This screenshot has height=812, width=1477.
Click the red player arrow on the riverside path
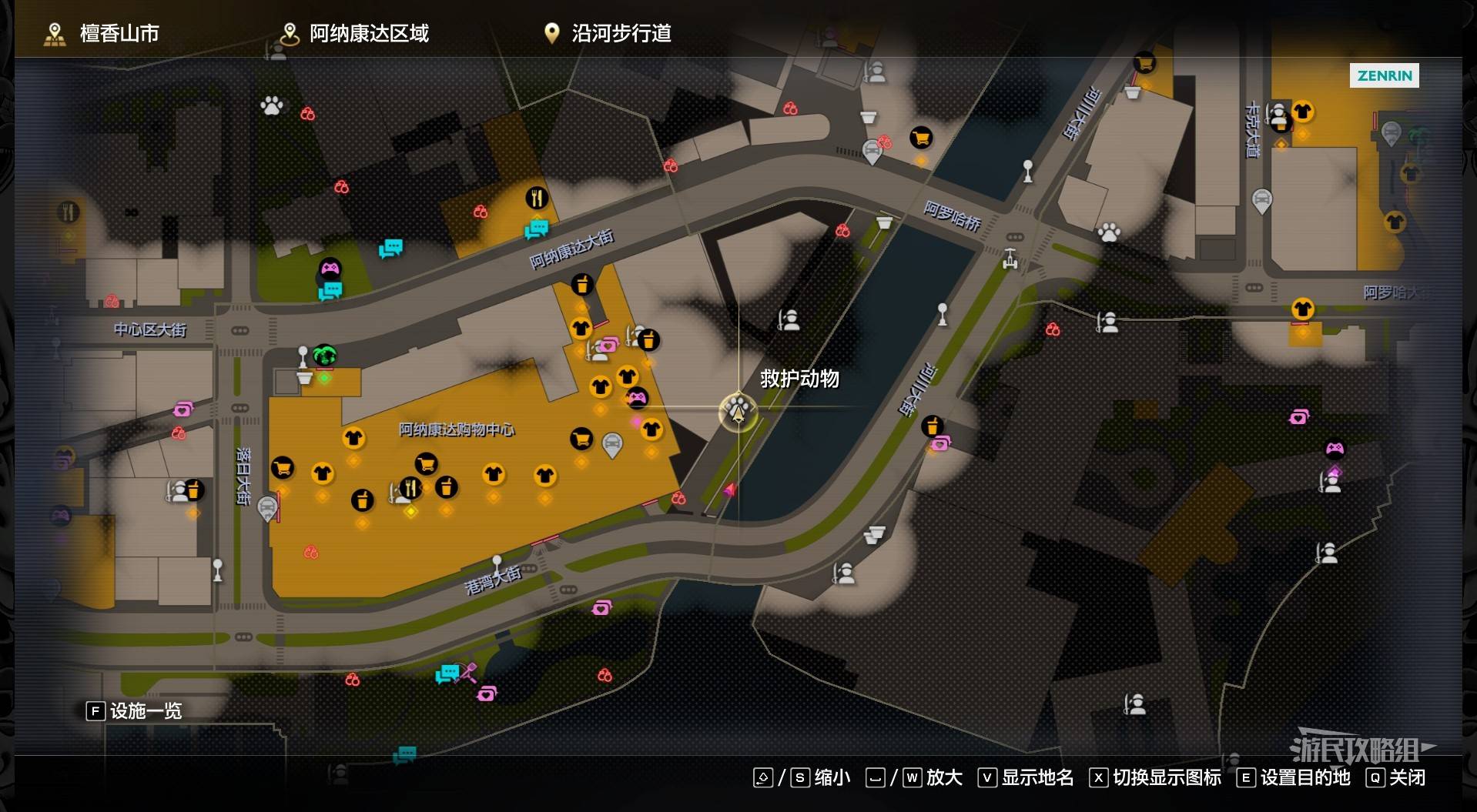pyautogui.click(x=729, y=490)
